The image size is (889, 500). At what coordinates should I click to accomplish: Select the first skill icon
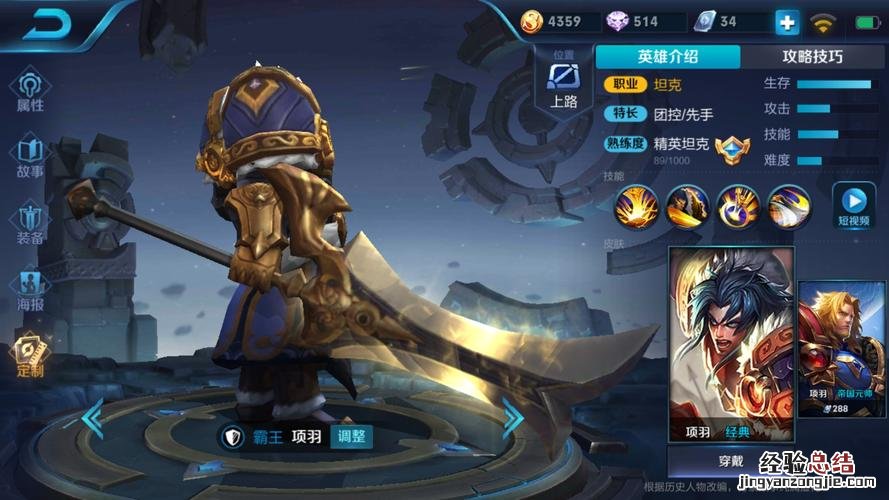[635, 208]
